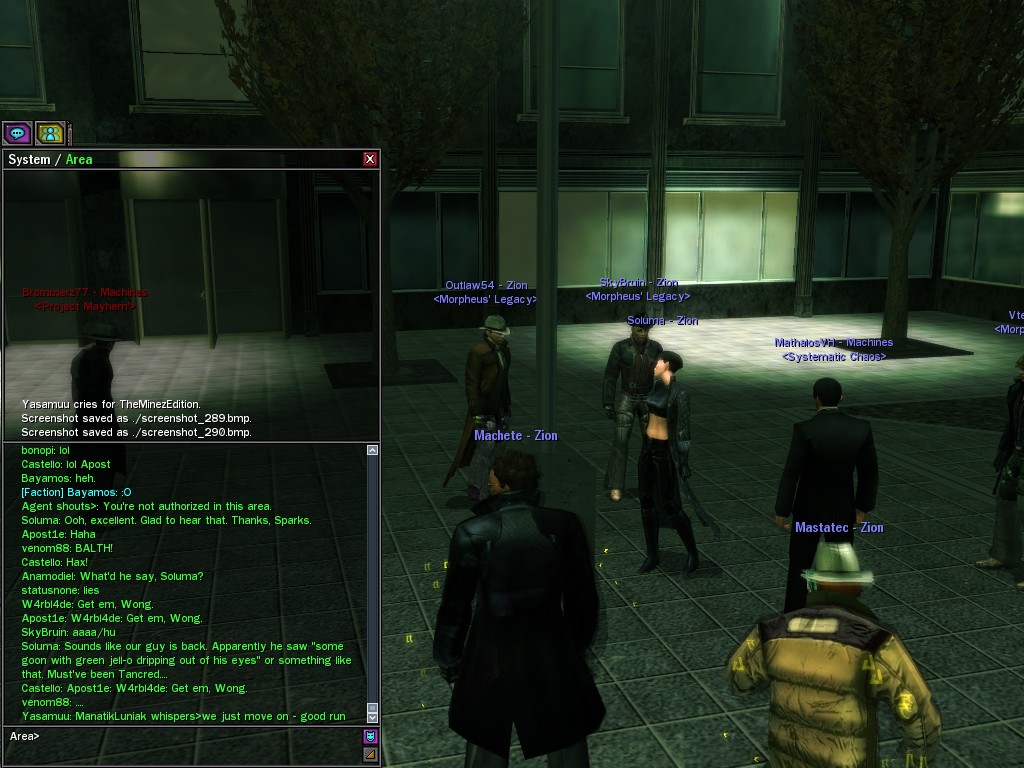The width and height of the screenshot is (1024, 768).
Task: Open the mask emote icon
Action: 371,737
